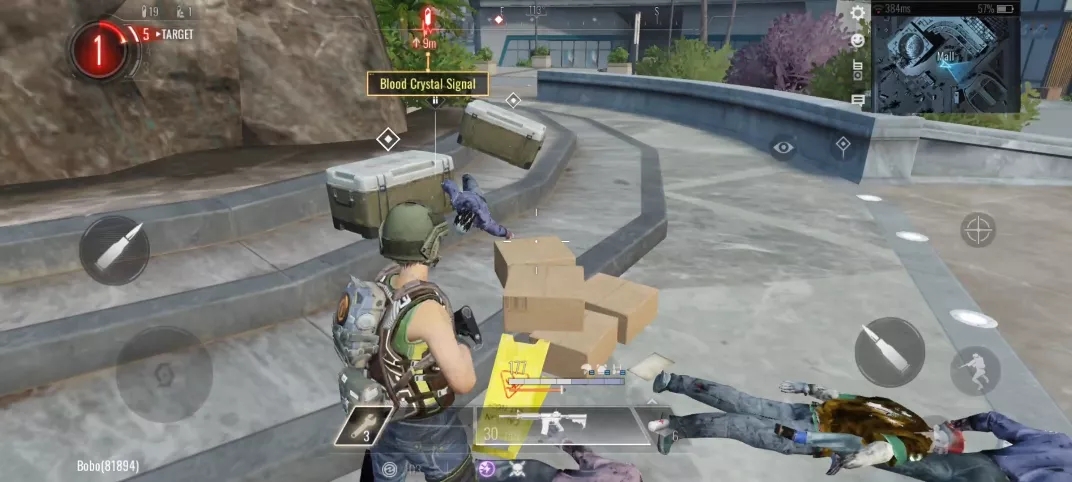Select the assault rifle weapon slot
The width and height of the screenshot is (1072, 482).
pyautogui.click(x=562, y=425)
